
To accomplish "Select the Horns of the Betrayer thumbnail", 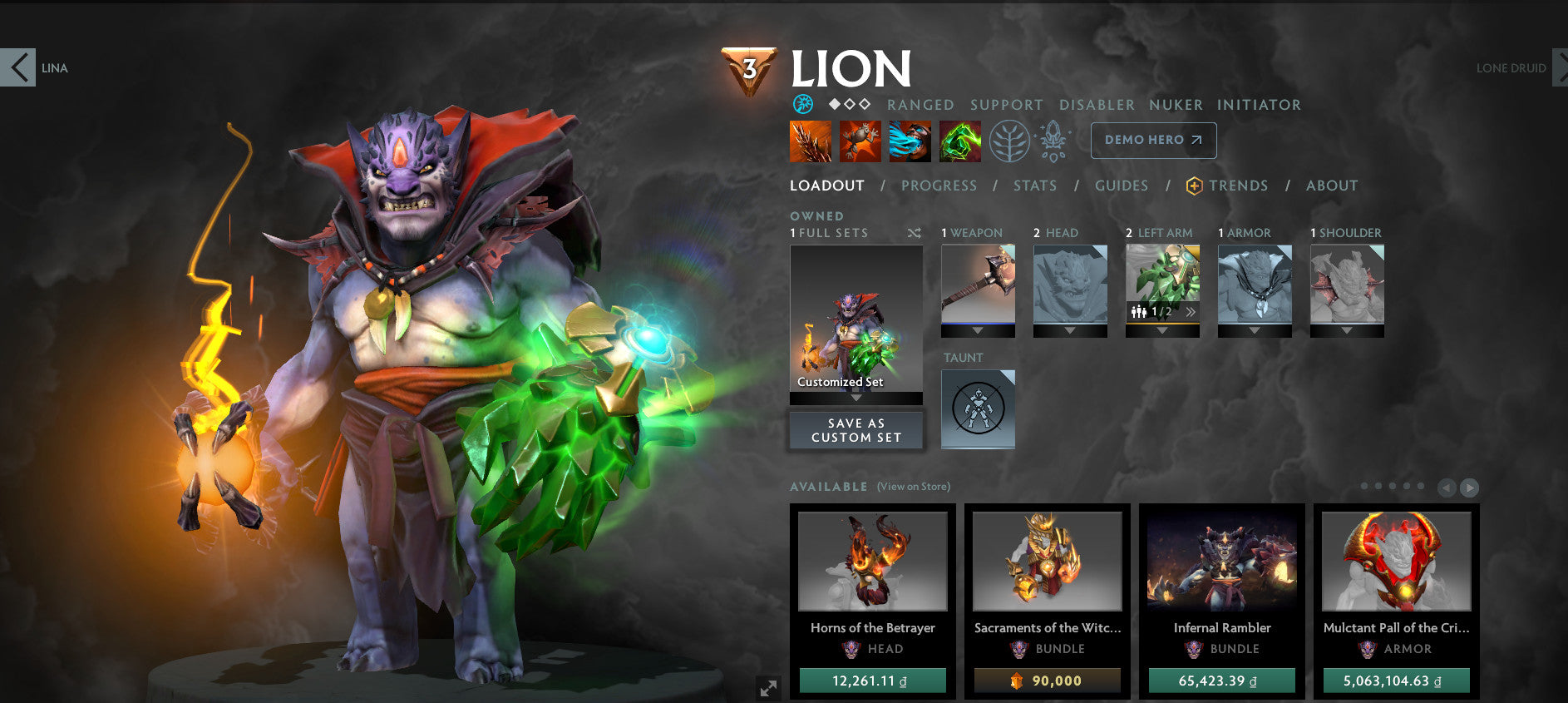I will tap(871, 562).
